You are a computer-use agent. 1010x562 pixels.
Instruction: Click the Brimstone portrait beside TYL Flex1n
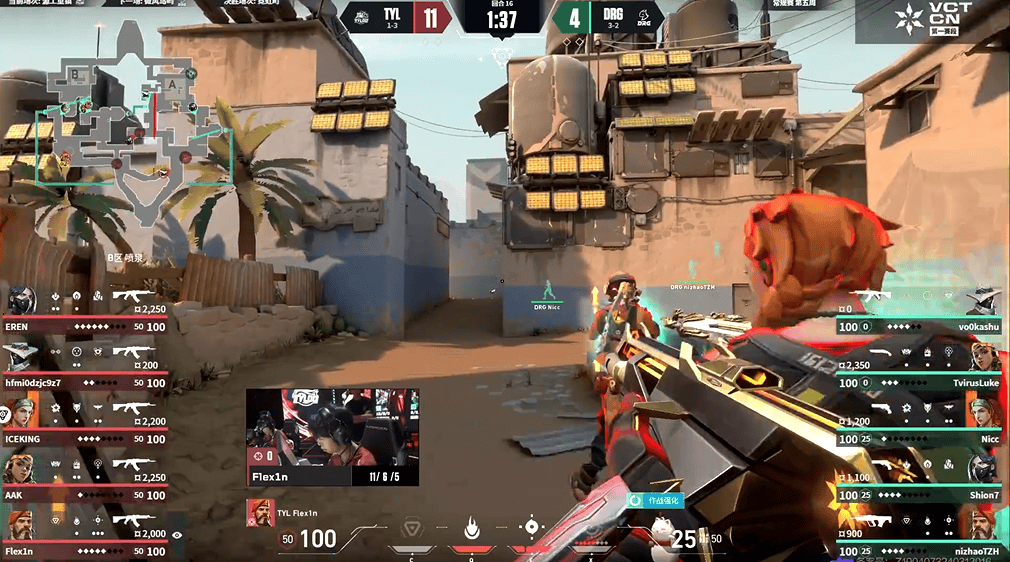coord(260,512)
